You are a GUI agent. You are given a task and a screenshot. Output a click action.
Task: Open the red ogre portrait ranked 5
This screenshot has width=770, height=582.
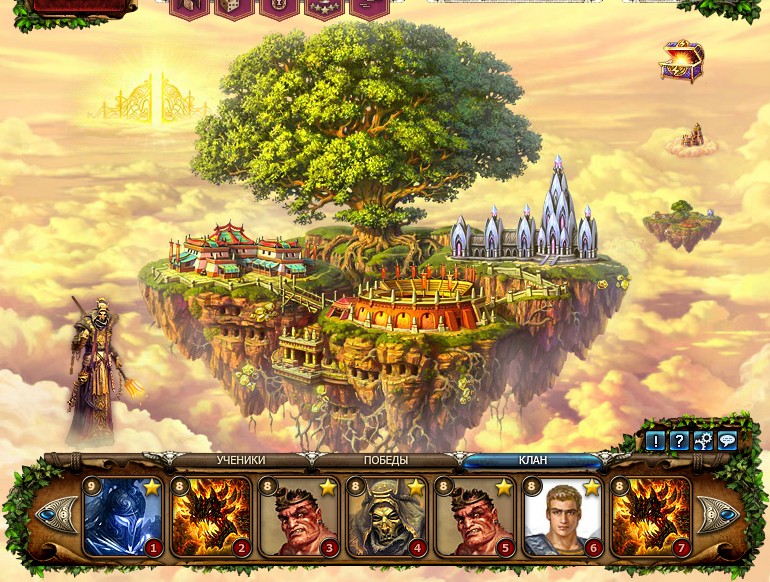[x=474, y=516]
